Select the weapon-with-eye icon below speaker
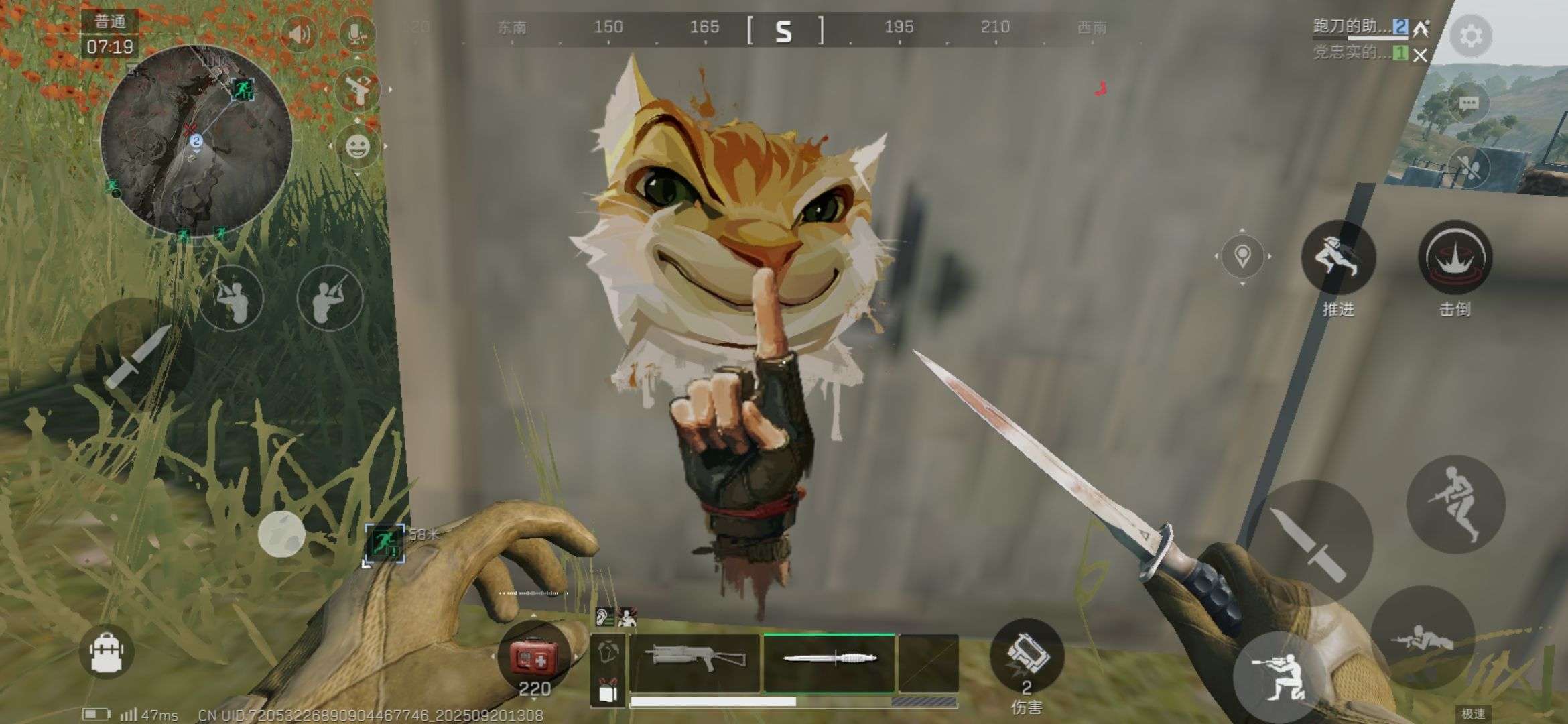1568x724 pixels. click(356, 89)
